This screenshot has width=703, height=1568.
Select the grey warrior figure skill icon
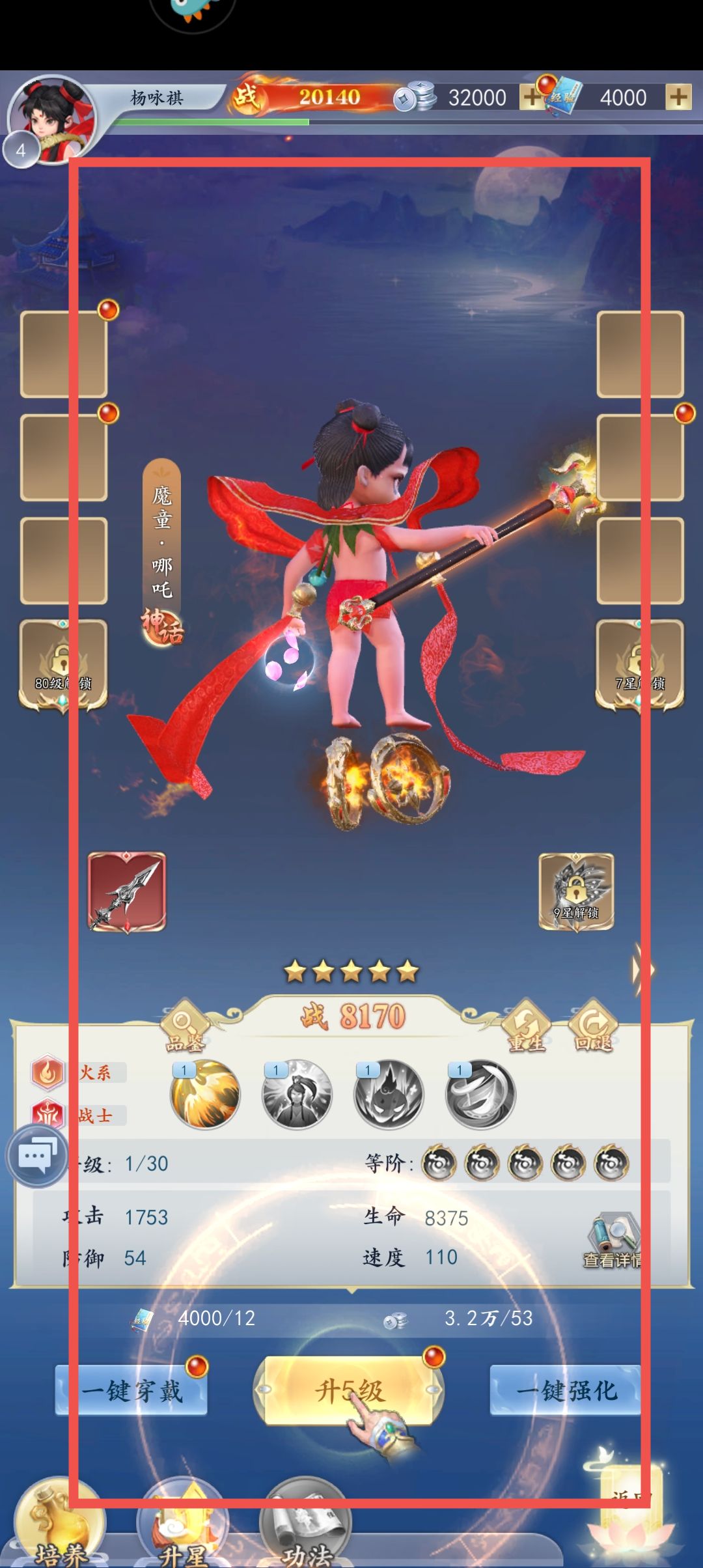pyautogui.click(x=297, y=1094)
